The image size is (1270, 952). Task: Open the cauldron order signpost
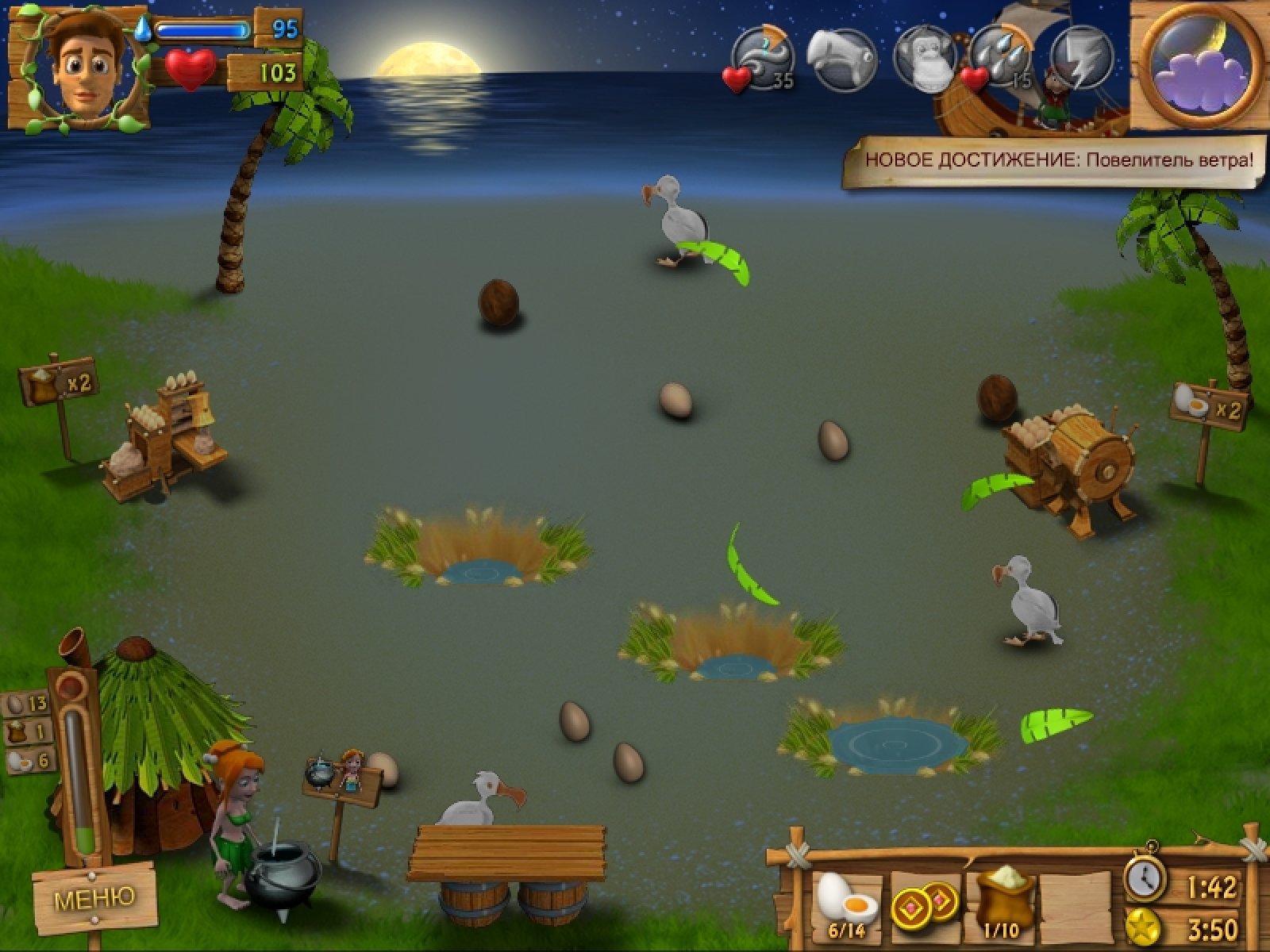pyautogui.click(x=340, y=777)
